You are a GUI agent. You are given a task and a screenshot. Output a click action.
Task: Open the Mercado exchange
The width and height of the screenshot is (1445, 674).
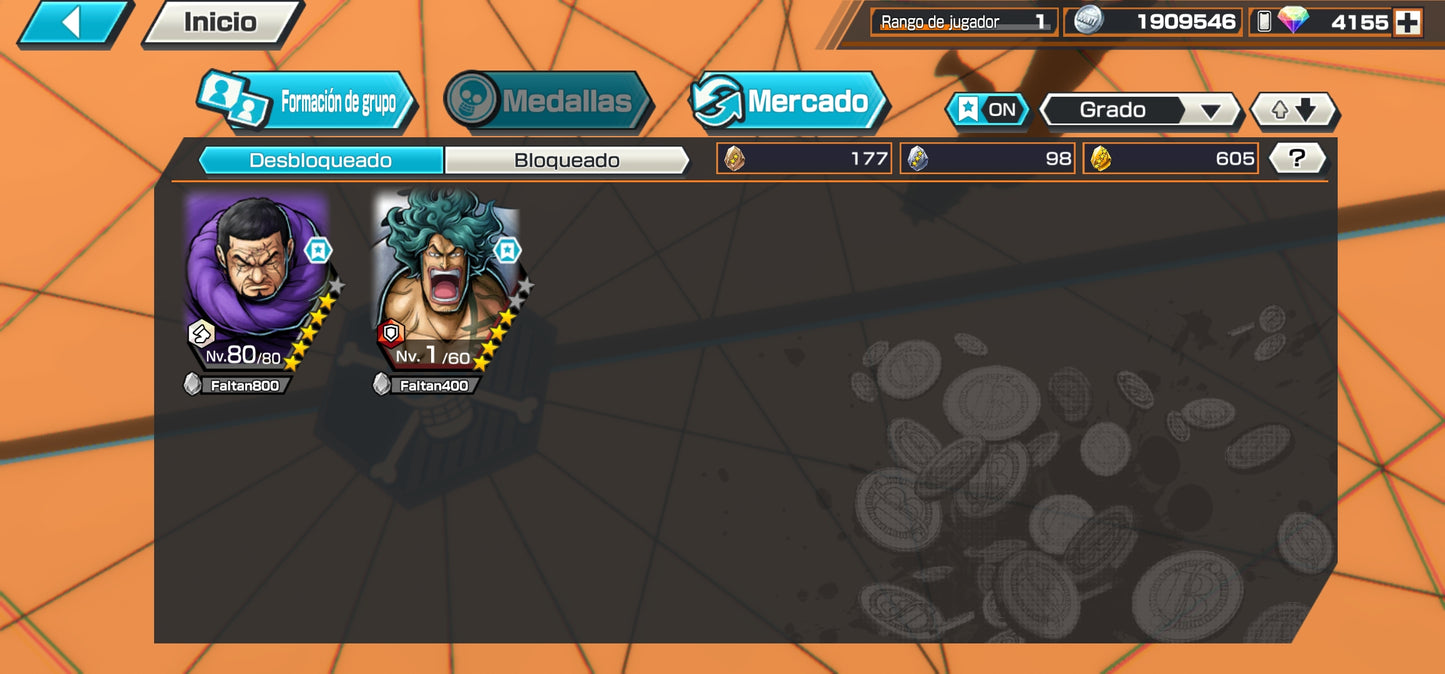[x=789, y=101]
